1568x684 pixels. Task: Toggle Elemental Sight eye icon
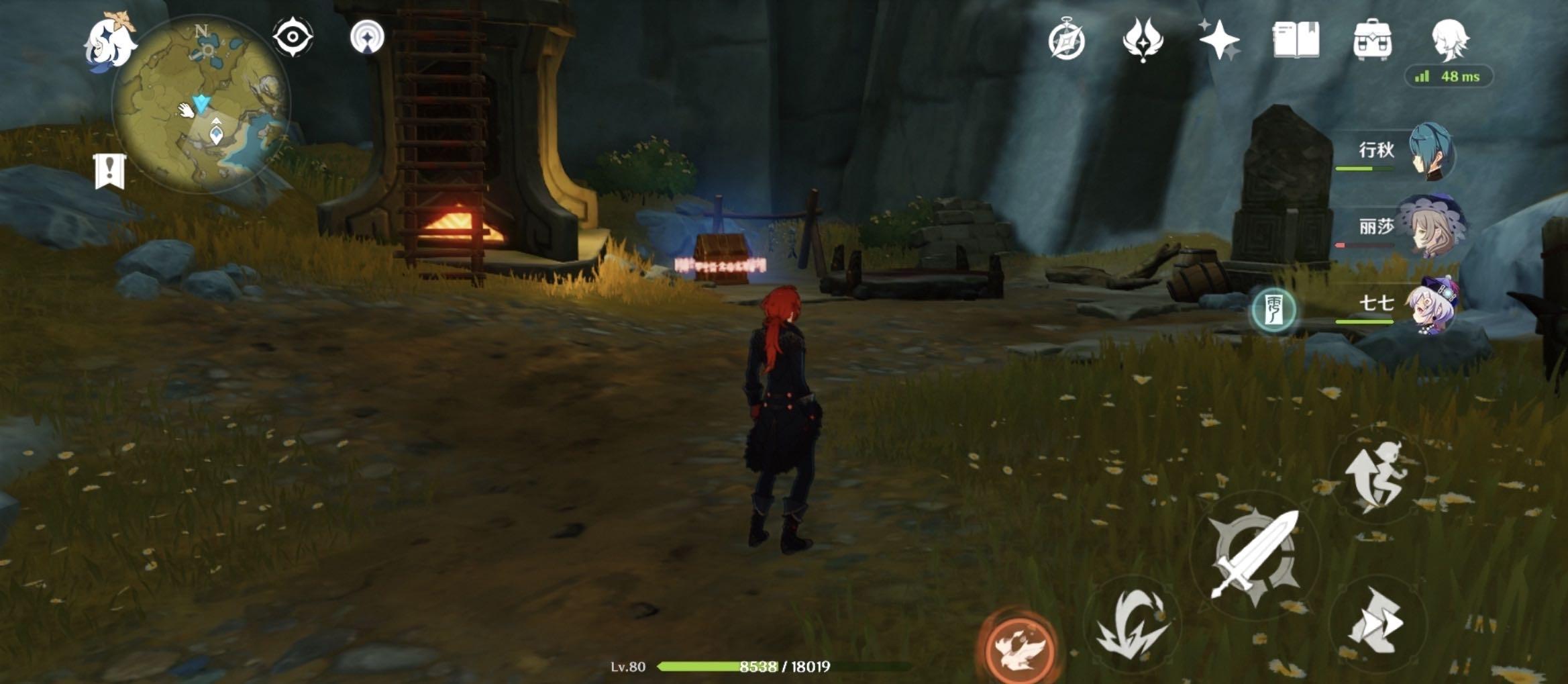click(293, 37)
